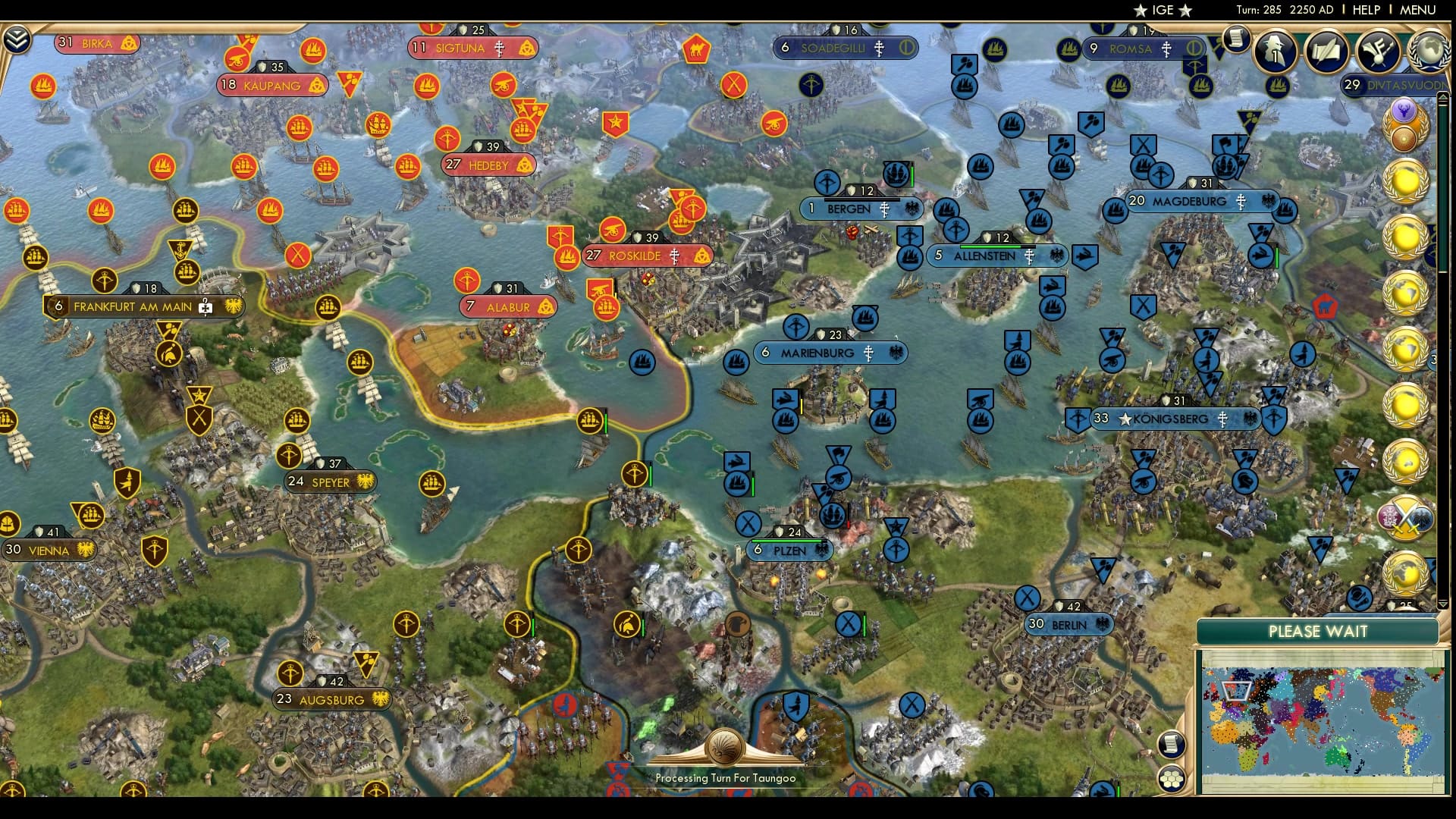Expand the small arrow below Divtasvuodna's banner
The width and height of the screenshot is (1456, 819).
pyautogui.click(x=1443, y=97)
